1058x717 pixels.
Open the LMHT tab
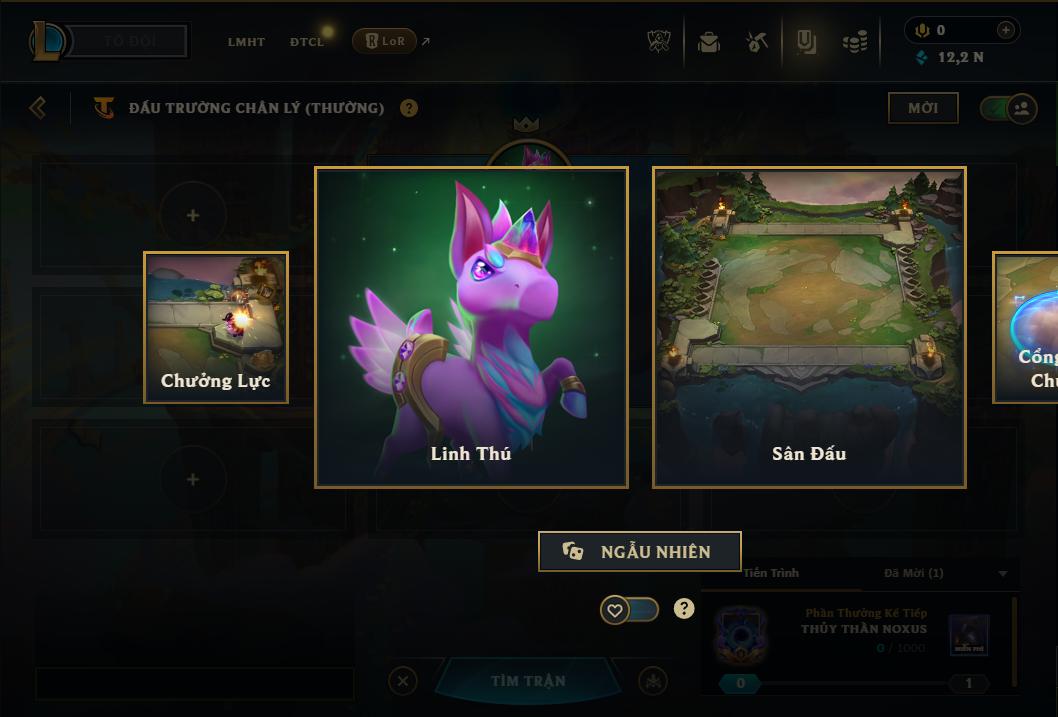246,42
